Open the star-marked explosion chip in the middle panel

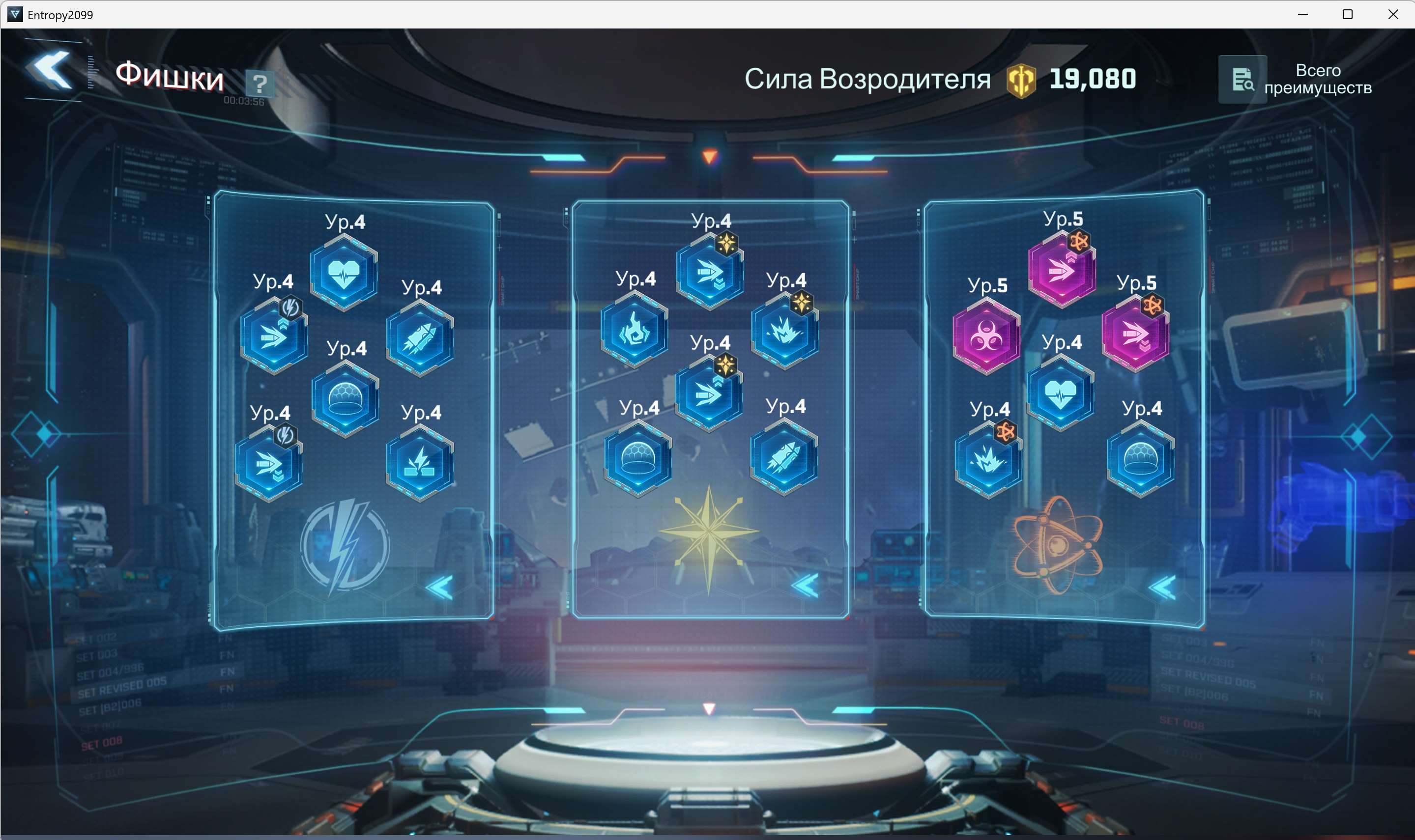(x=786, y=331)
